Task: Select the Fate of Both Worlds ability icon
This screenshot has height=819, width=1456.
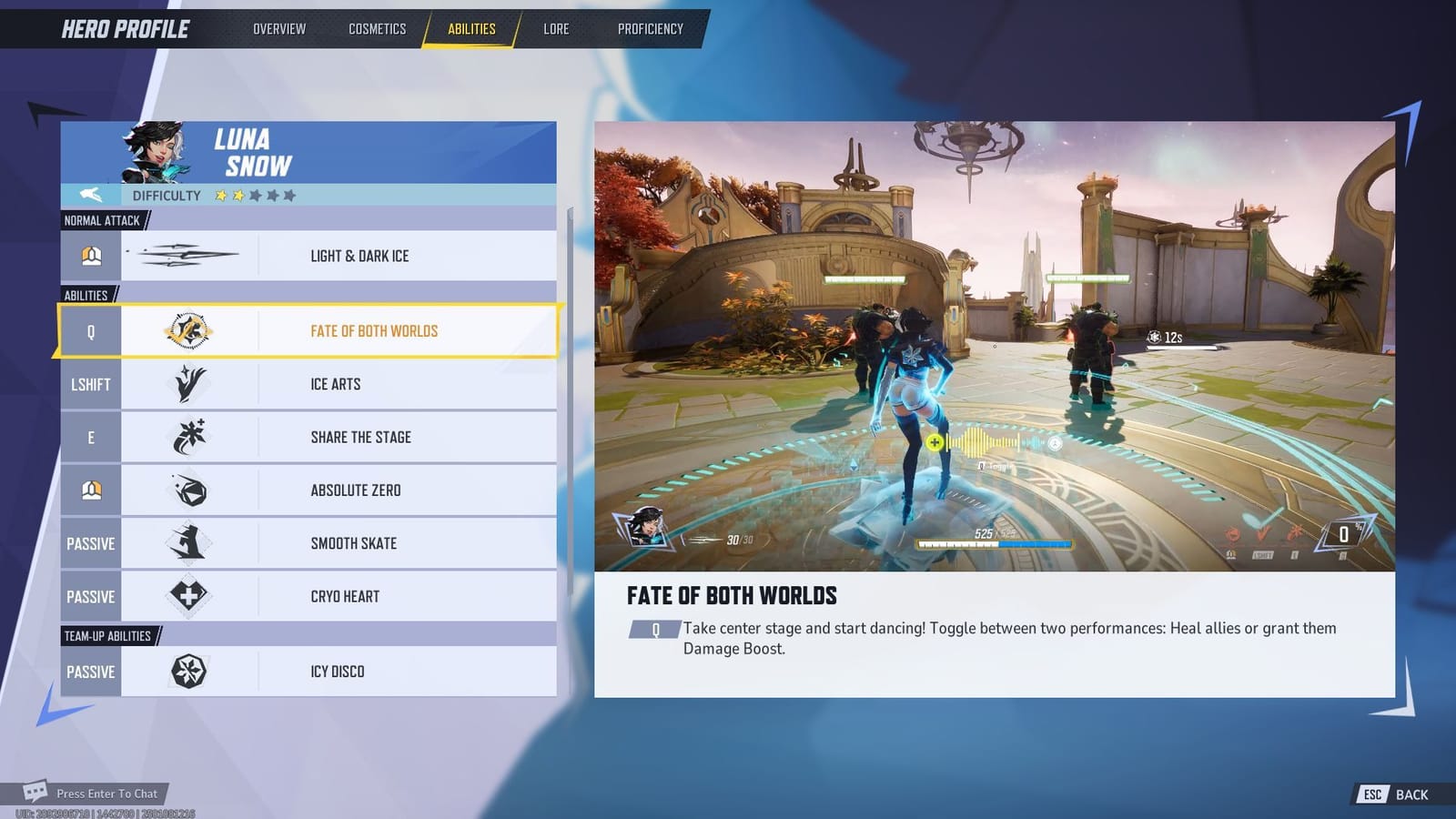Action: (187, 330)
